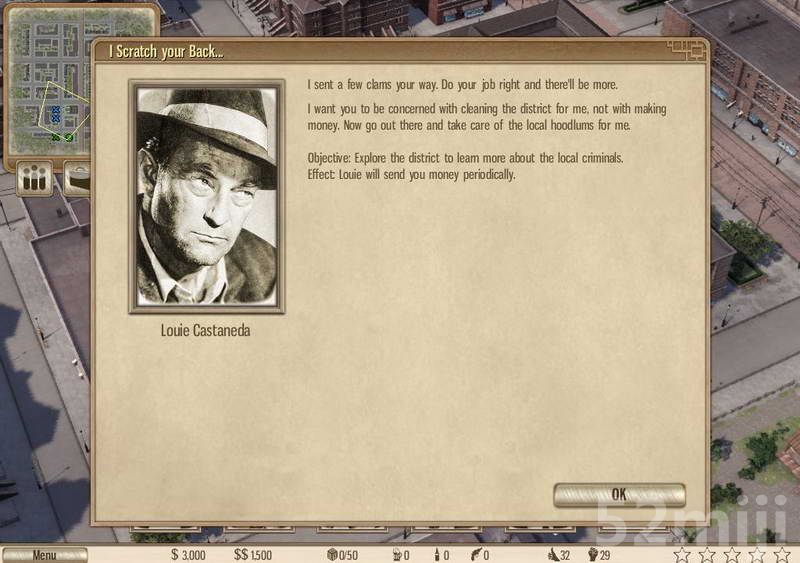Open the gang members panel icon
Screen dimensions: 800x563
click(36, 181)
